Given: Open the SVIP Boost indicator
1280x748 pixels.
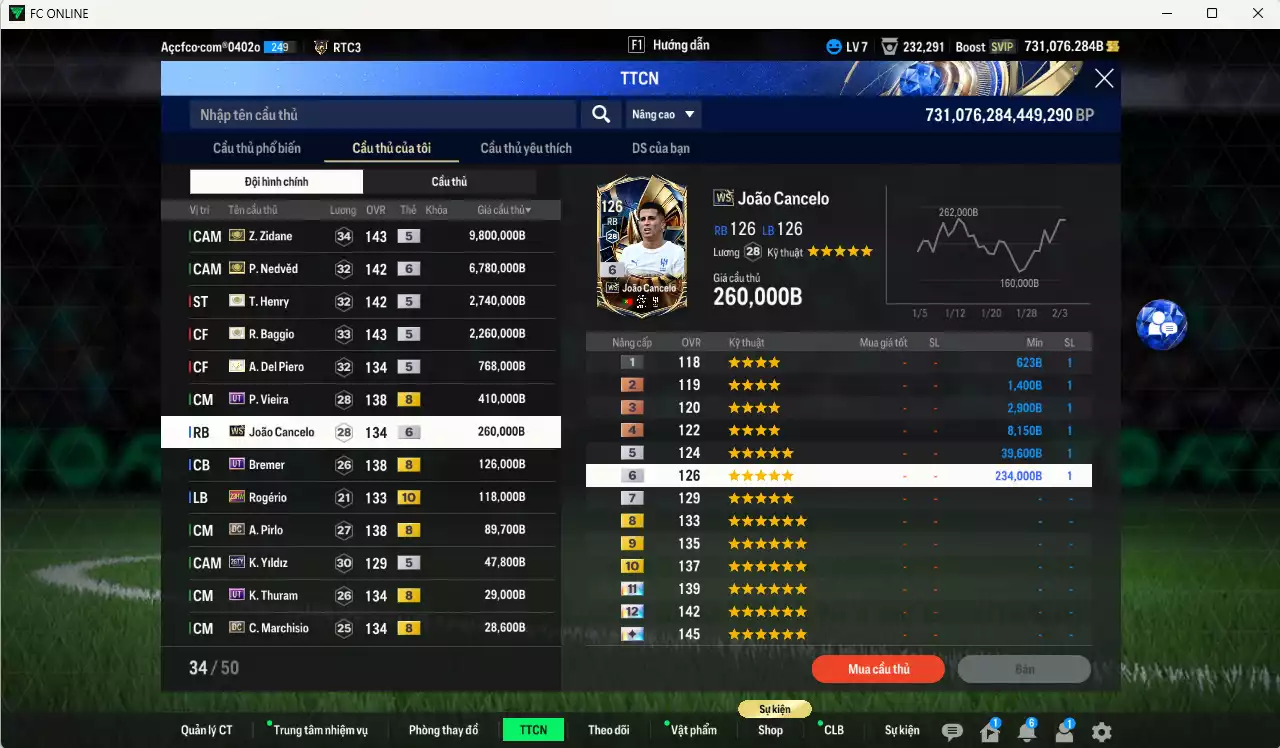Looking at the screenshot, I should [x=985, y=46].
